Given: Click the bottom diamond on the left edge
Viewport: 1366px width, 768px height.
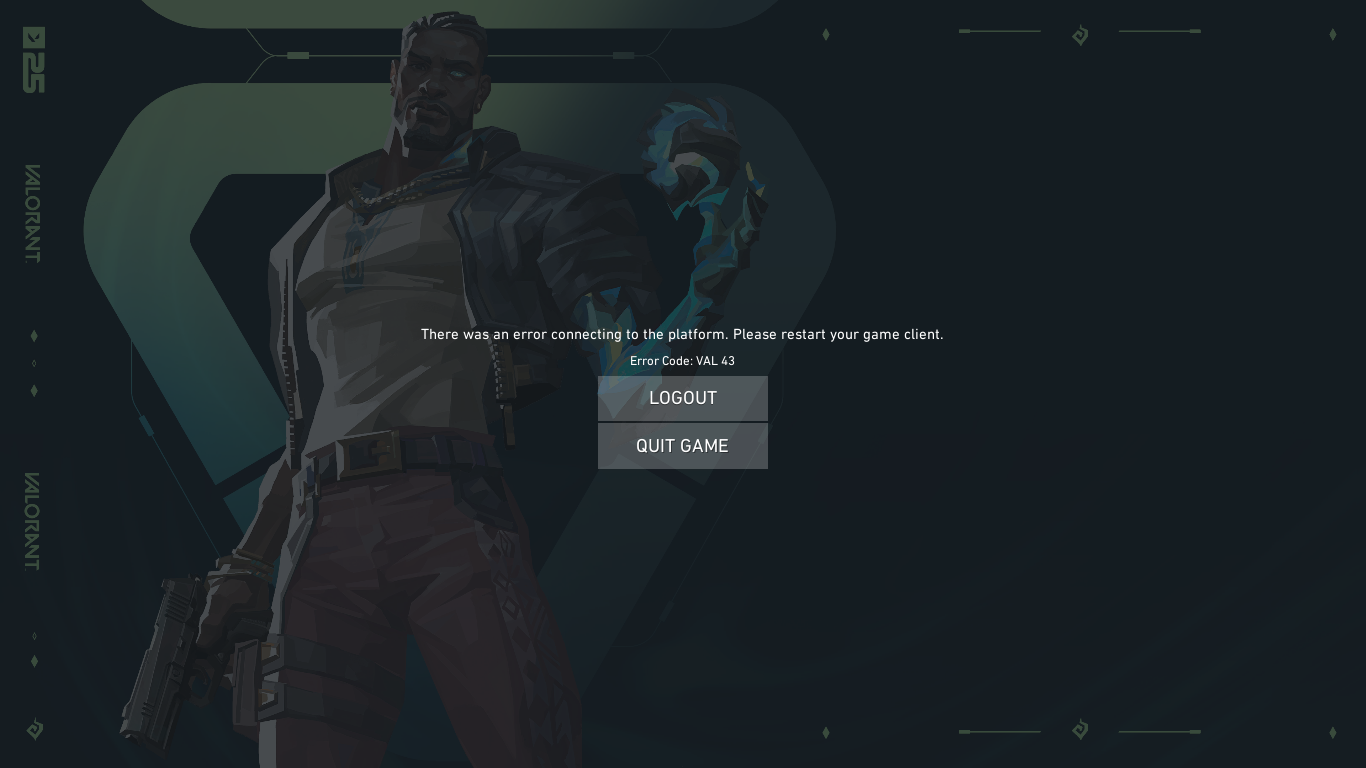Looking at the screenshot, I should tap(34, 661).
